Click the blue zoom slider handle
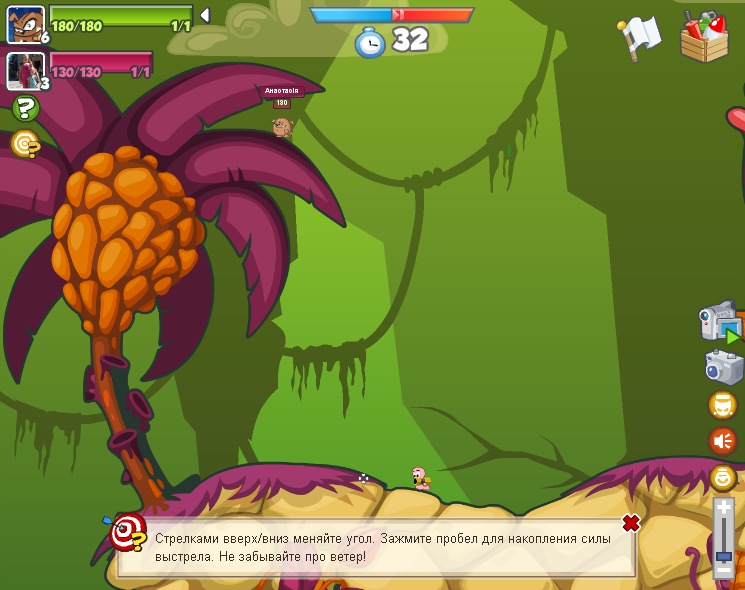Image resolution: width=745 pixels, height=590 pixels. point(723,556)
